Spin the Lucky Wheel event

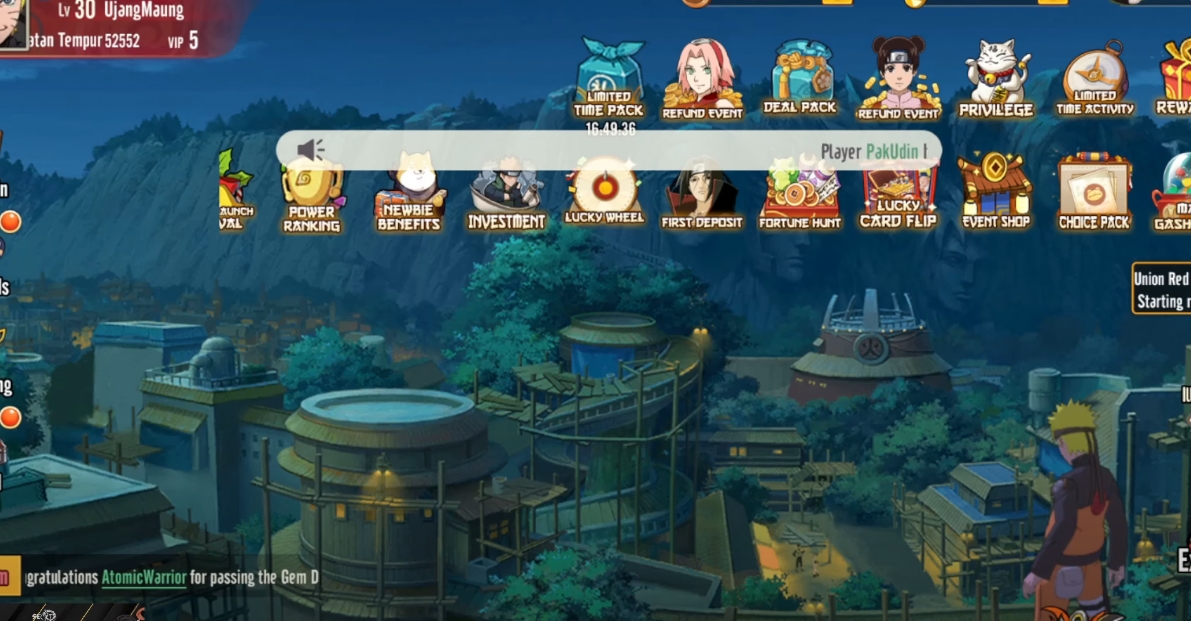(604, 192)
